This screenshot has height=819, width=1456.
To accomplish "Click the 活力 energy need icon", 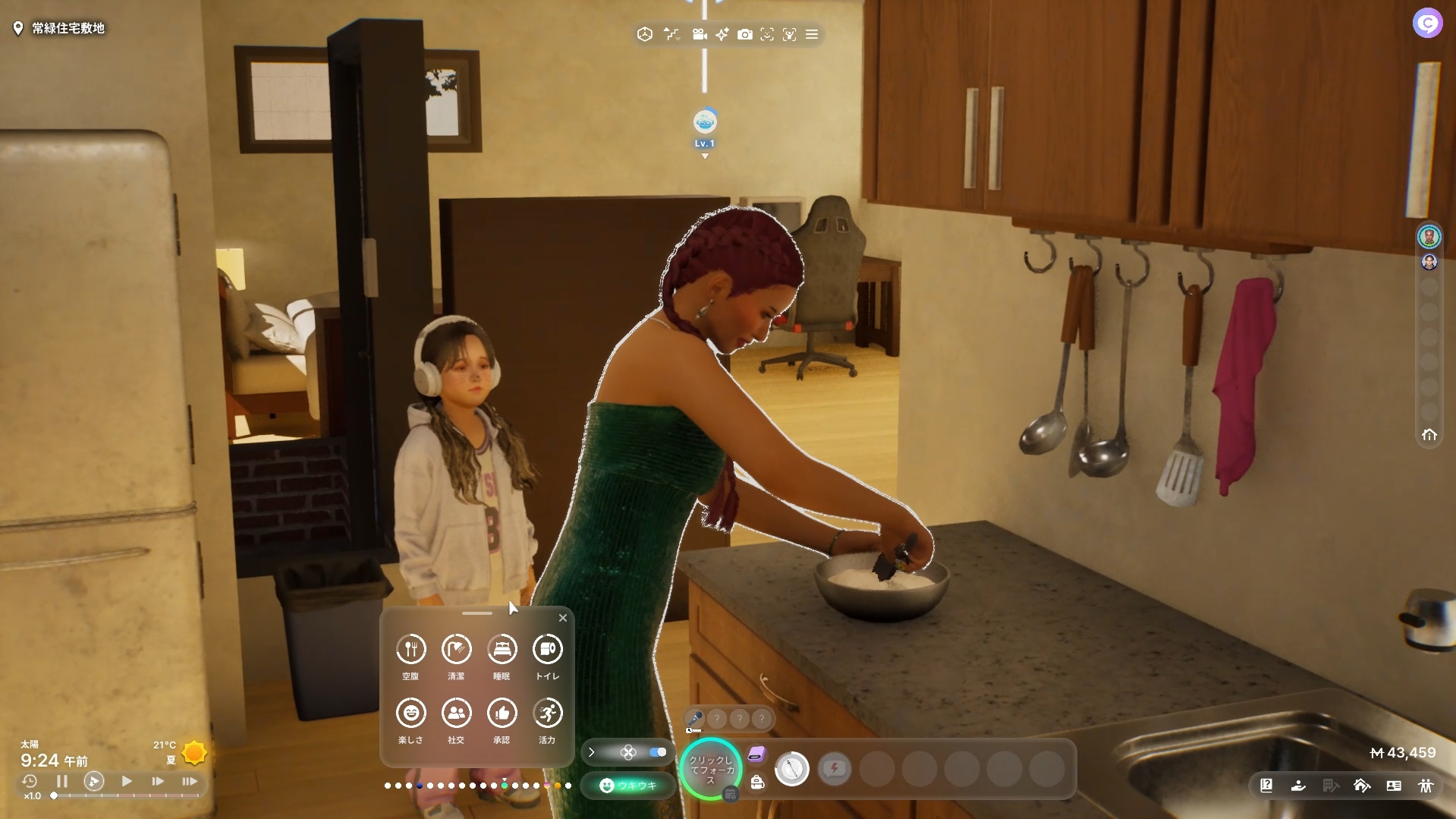I will click(x=547, y=713).
